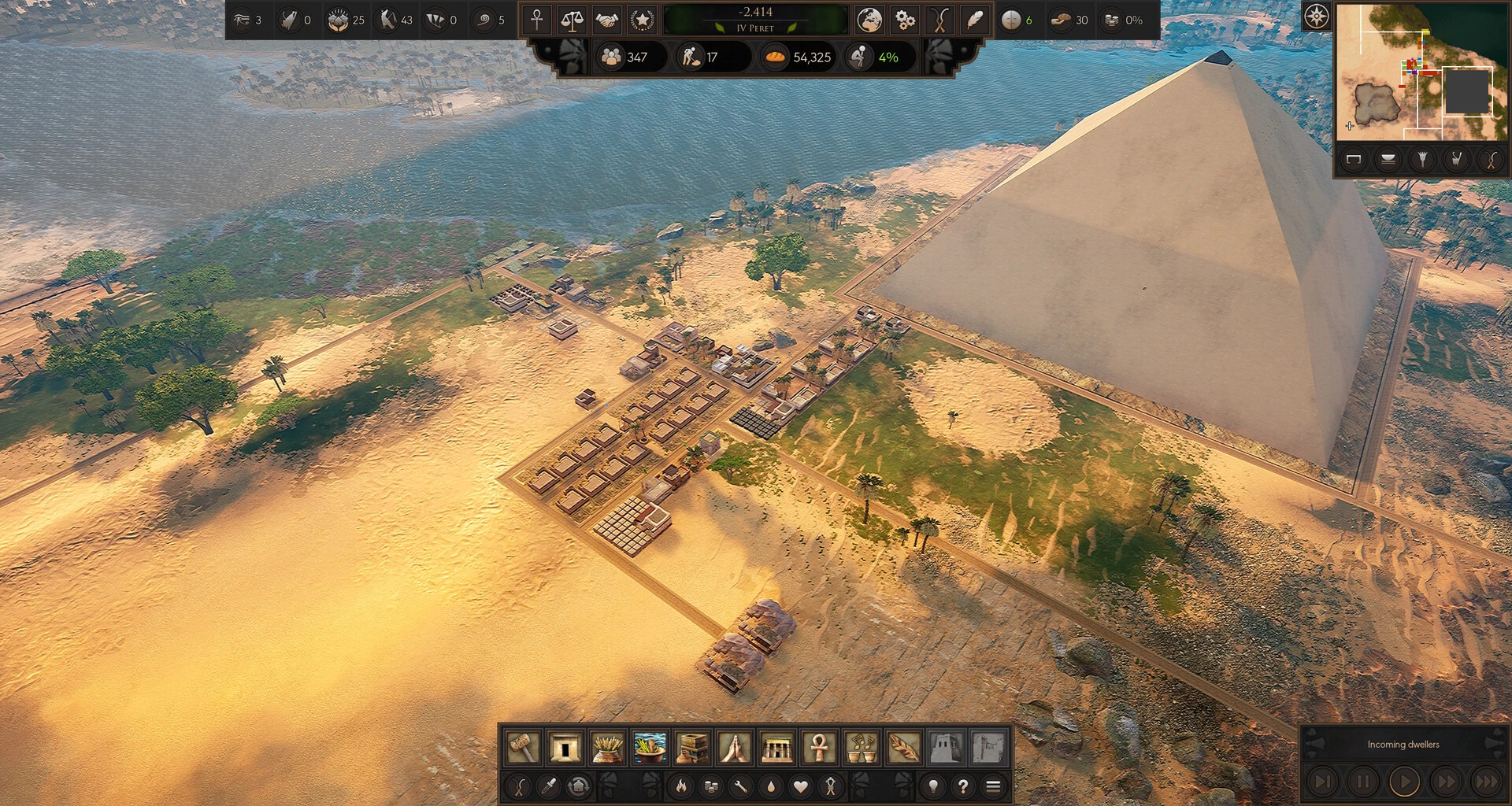Open the praying hands religion category

click(734, 747)
